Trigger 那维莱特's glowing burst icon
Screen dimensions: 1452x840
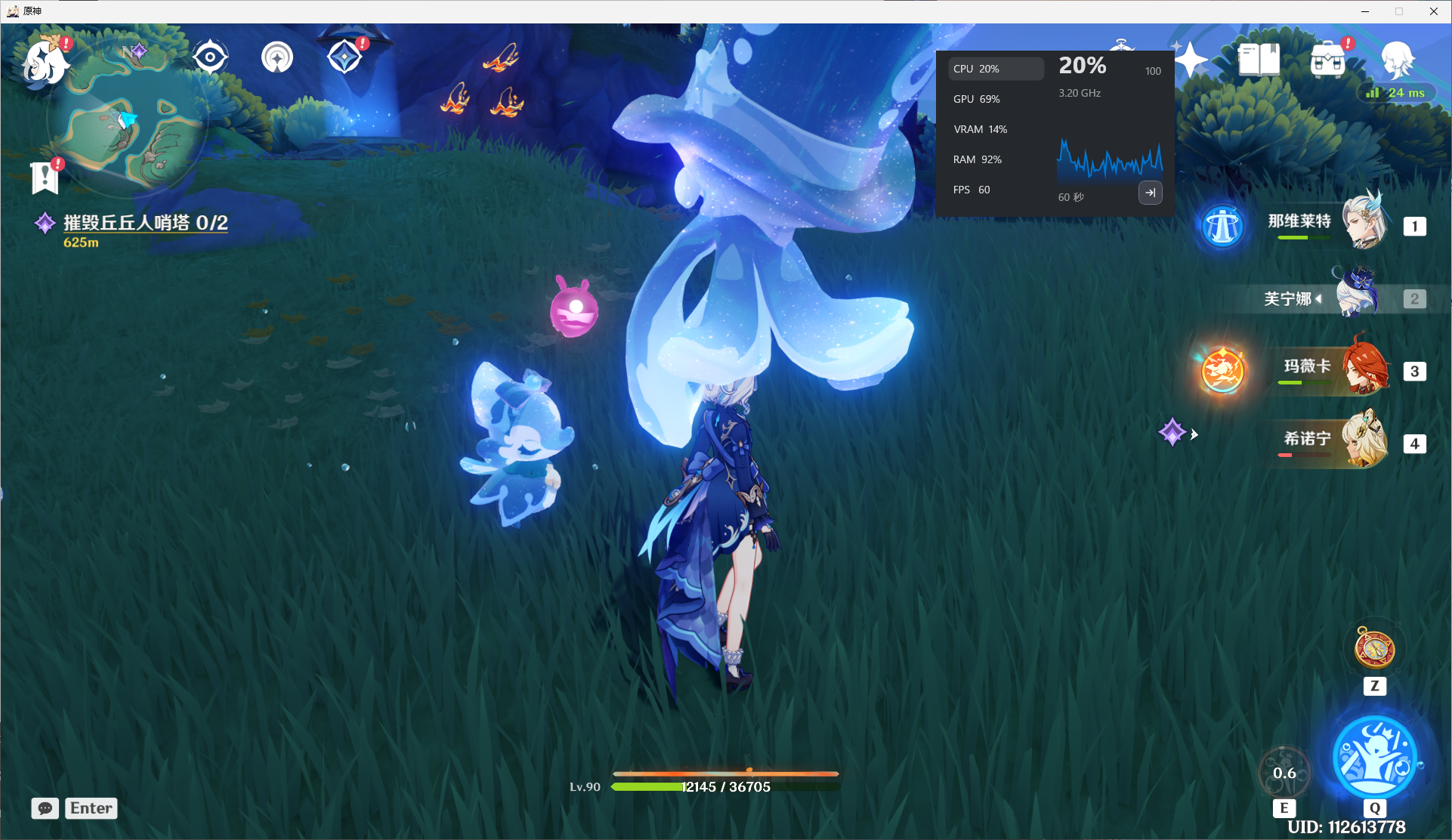click(x=1222, y=226)
